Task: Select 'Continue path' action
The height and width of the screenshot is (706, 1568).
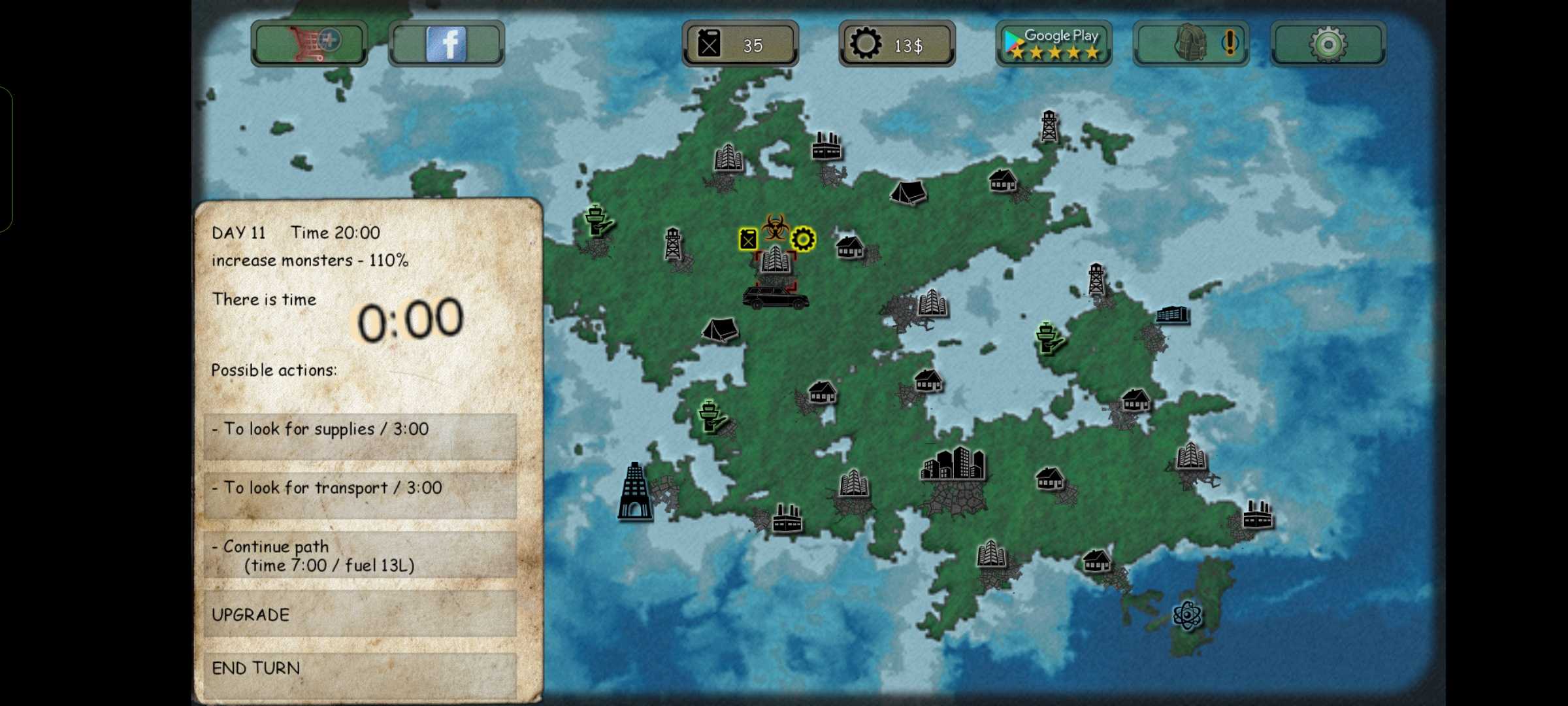Action: point(360,555)
